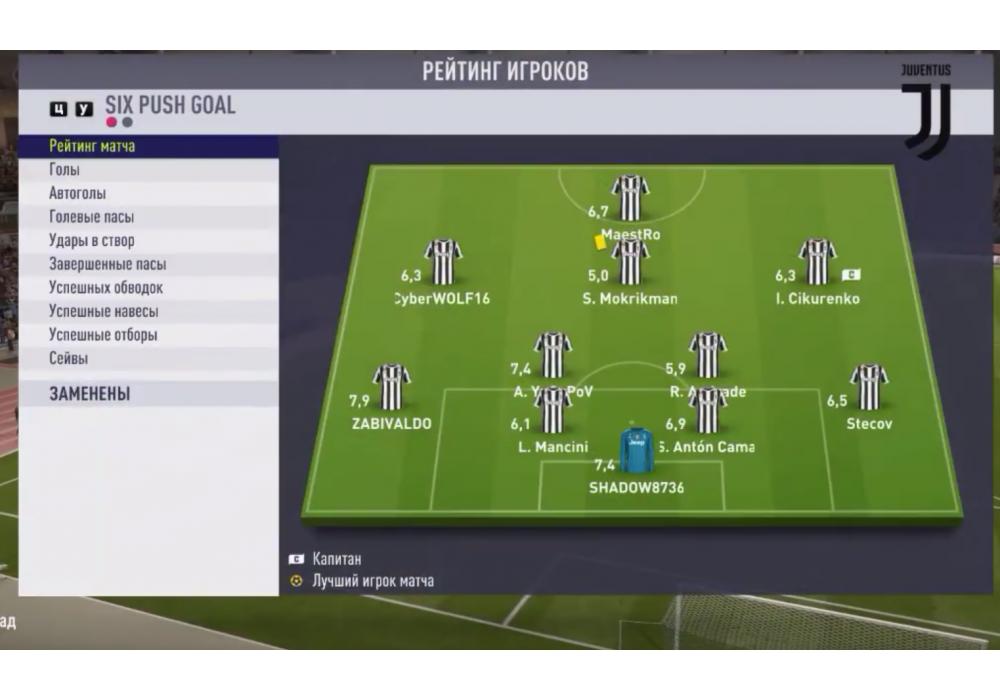The image size is (1000, 700).
Task: Select Успешные отборы stat row
Action: pos(148,335)
